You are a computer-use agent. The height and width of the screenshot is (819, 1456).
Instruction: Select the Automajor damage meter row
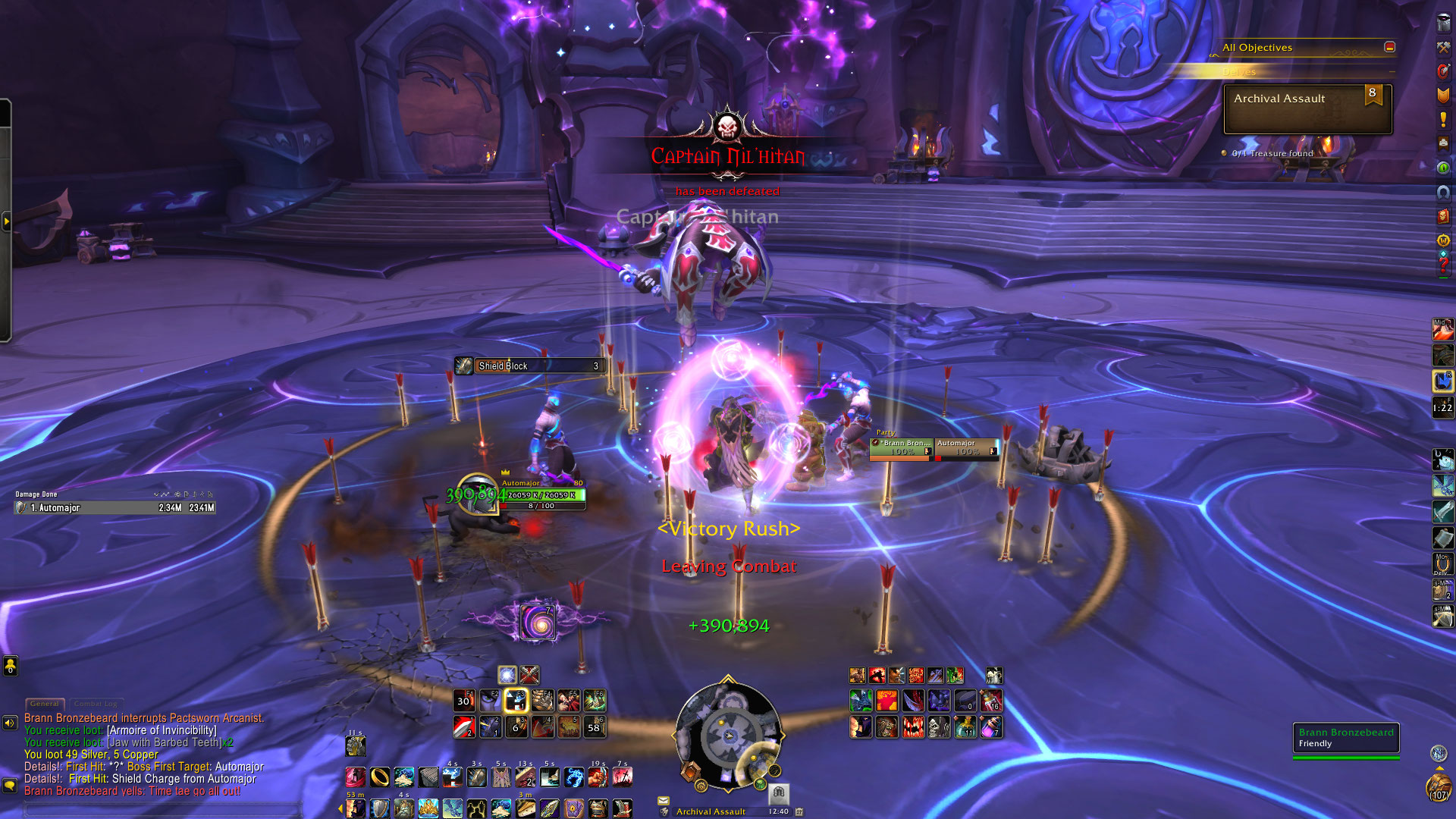point(115,508)
